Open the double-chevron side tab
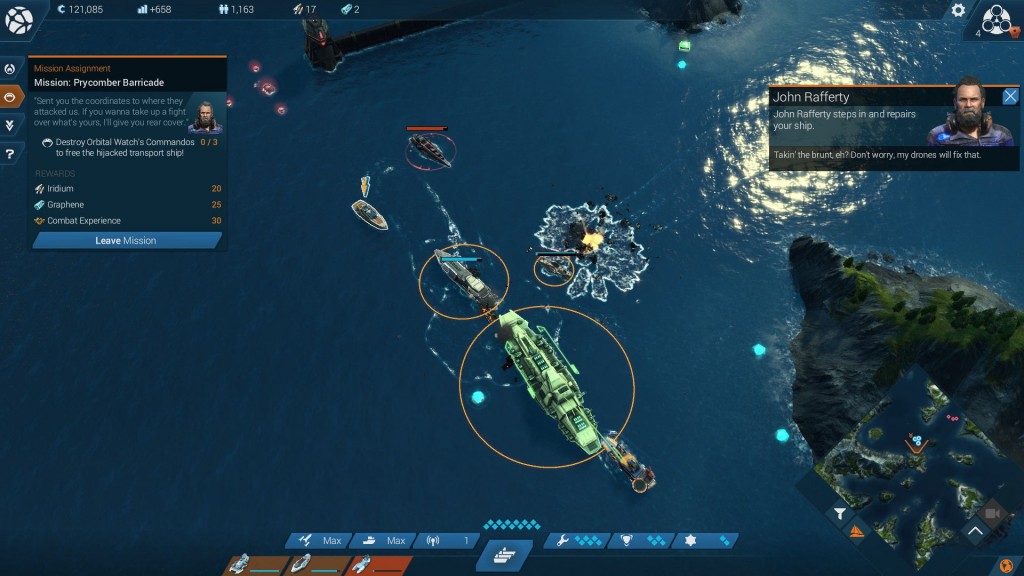The image size is (1024, 576). click(11, 125)
